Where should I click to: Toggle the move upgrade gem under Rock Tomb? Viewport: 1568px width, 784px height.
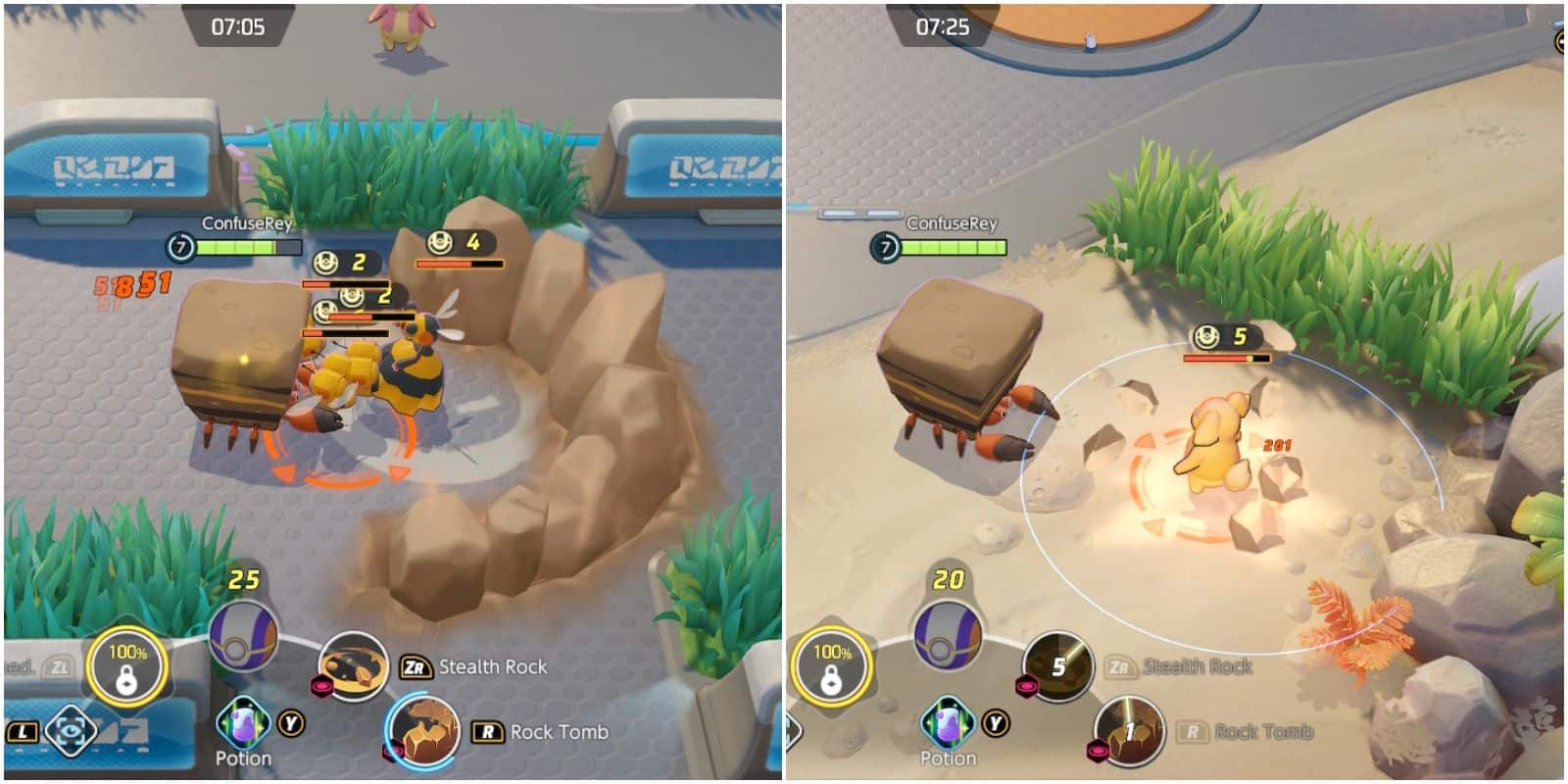pos(392,748)
